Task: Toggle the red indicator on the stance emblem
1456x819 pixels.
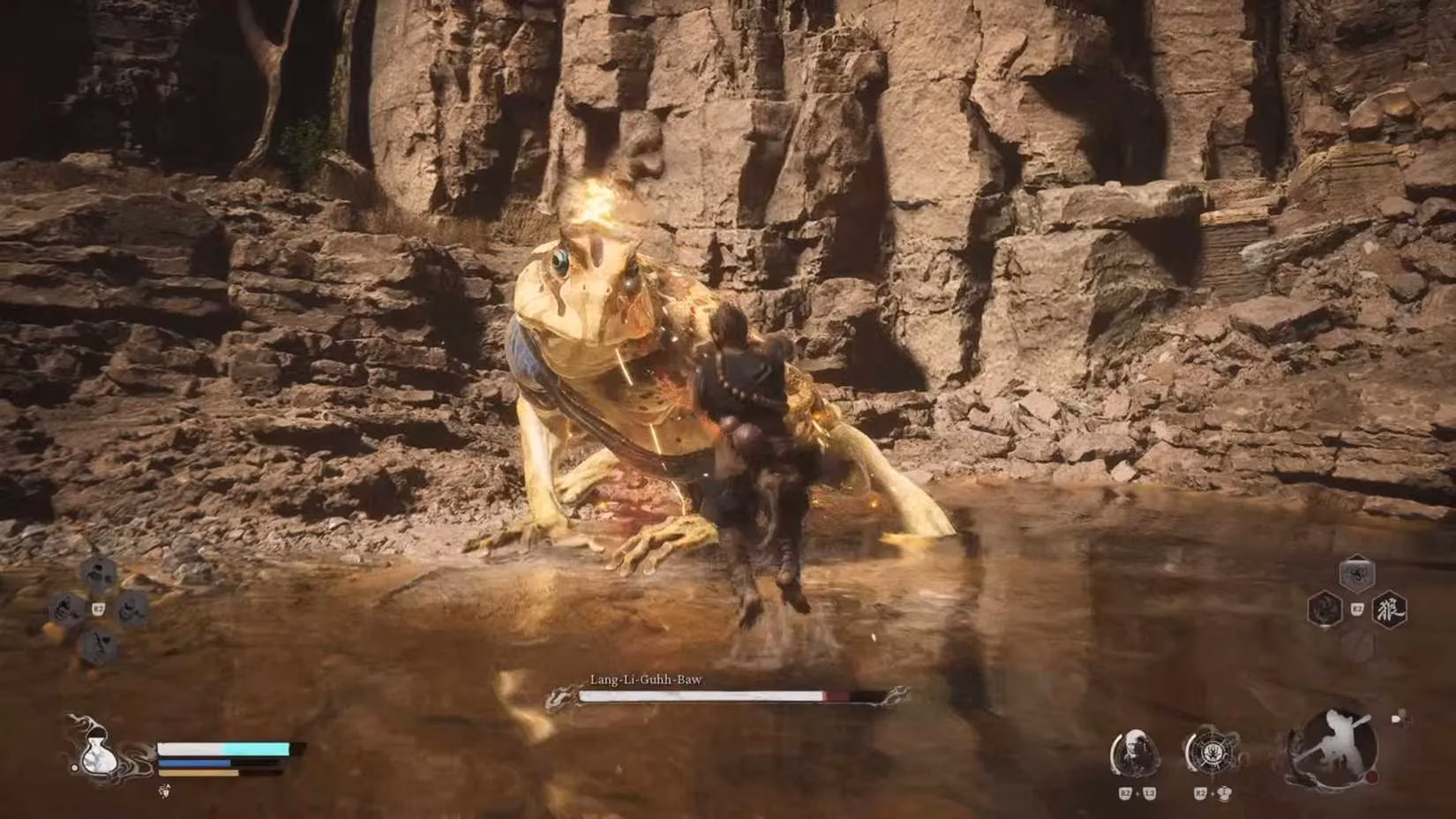Action: click(x=1372, y=777)
